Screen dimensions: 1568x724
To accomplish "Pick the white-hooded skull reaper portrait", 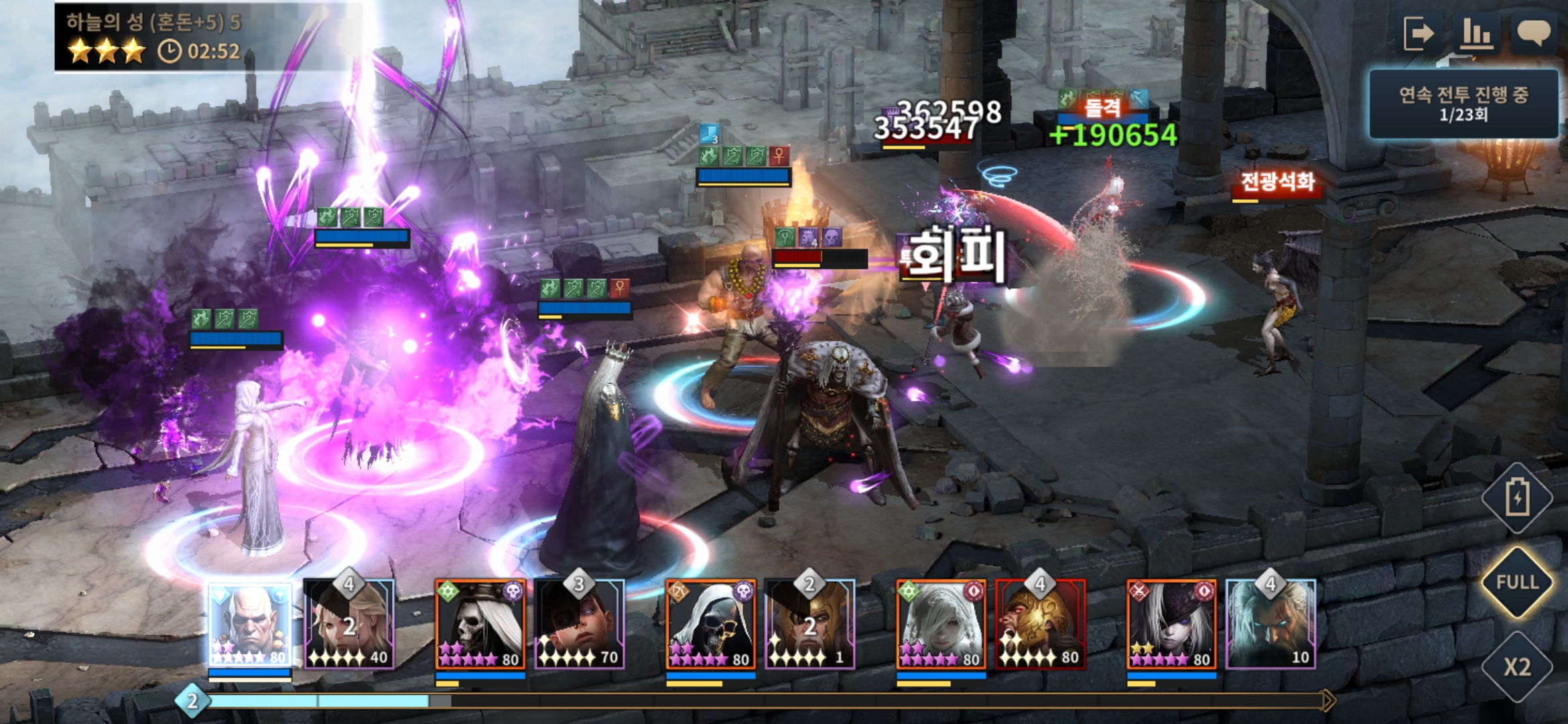I will (x=711, y=625).
